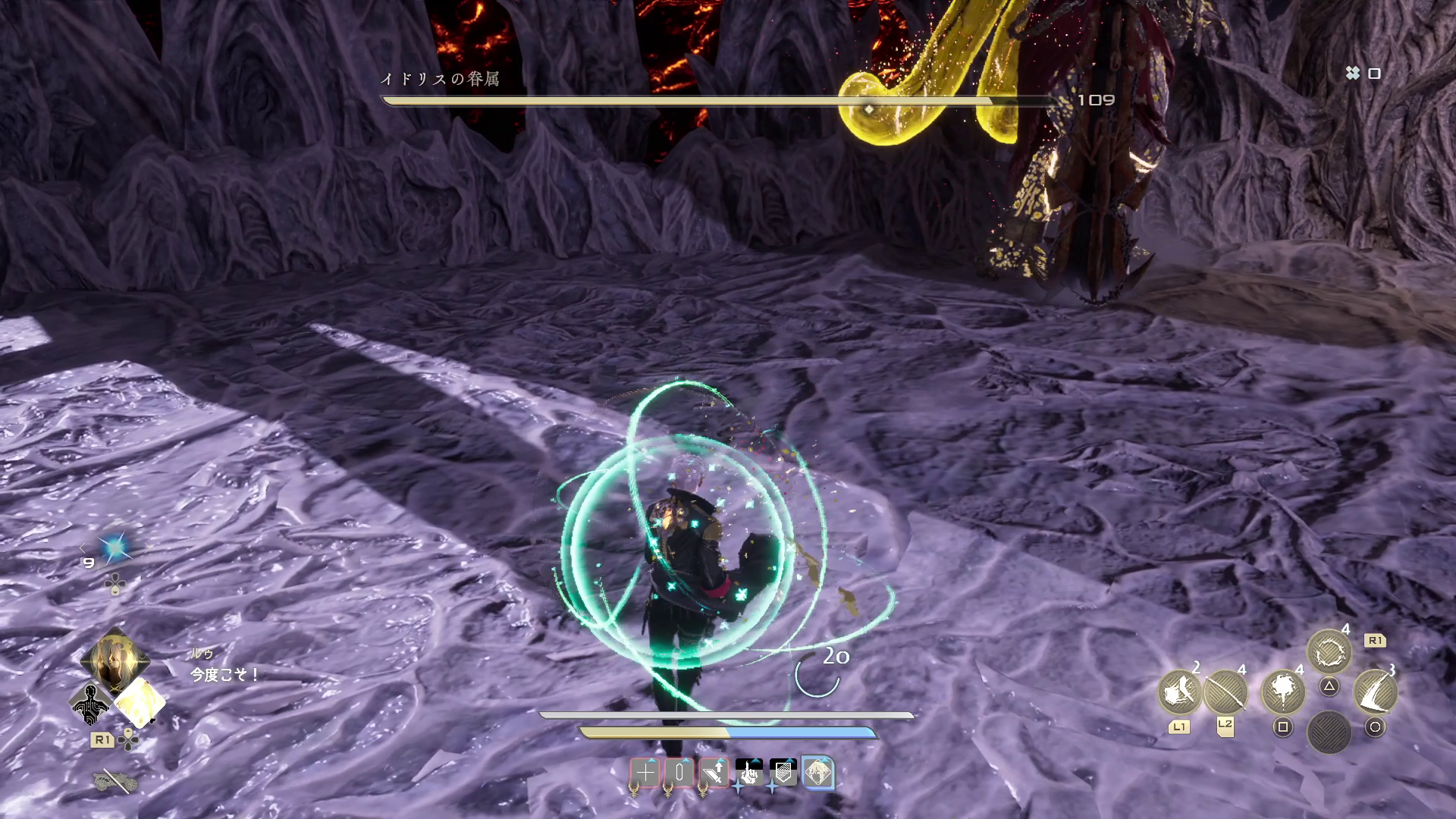The height and width of the screenshot is (819, 1456).
Task: Trigger the burst explosion skill icon
Action: tap(1282, 692)
